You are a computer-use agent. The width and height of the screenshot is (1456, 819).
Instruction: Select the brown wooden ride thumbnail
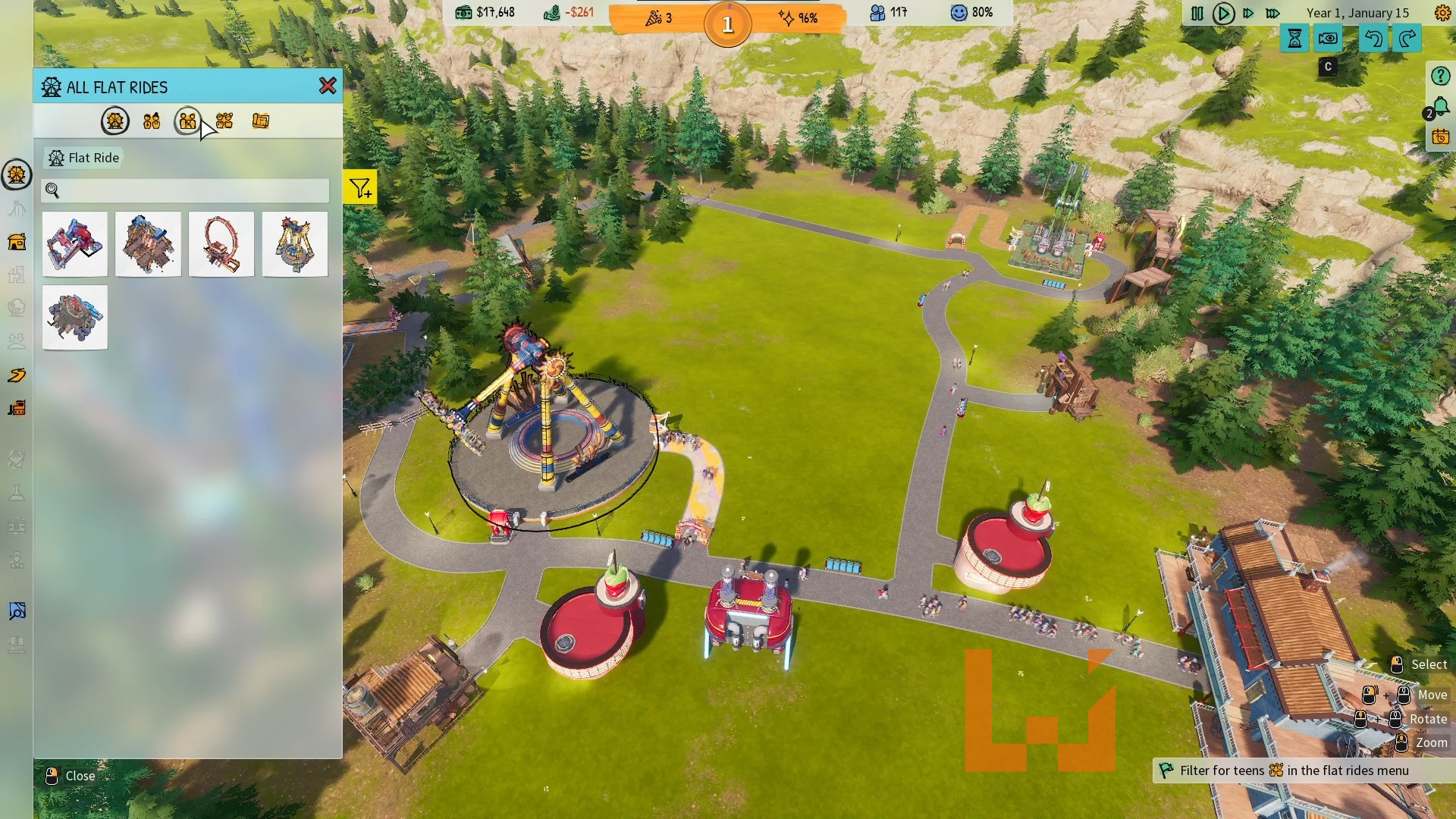click(x=148, y=244)
